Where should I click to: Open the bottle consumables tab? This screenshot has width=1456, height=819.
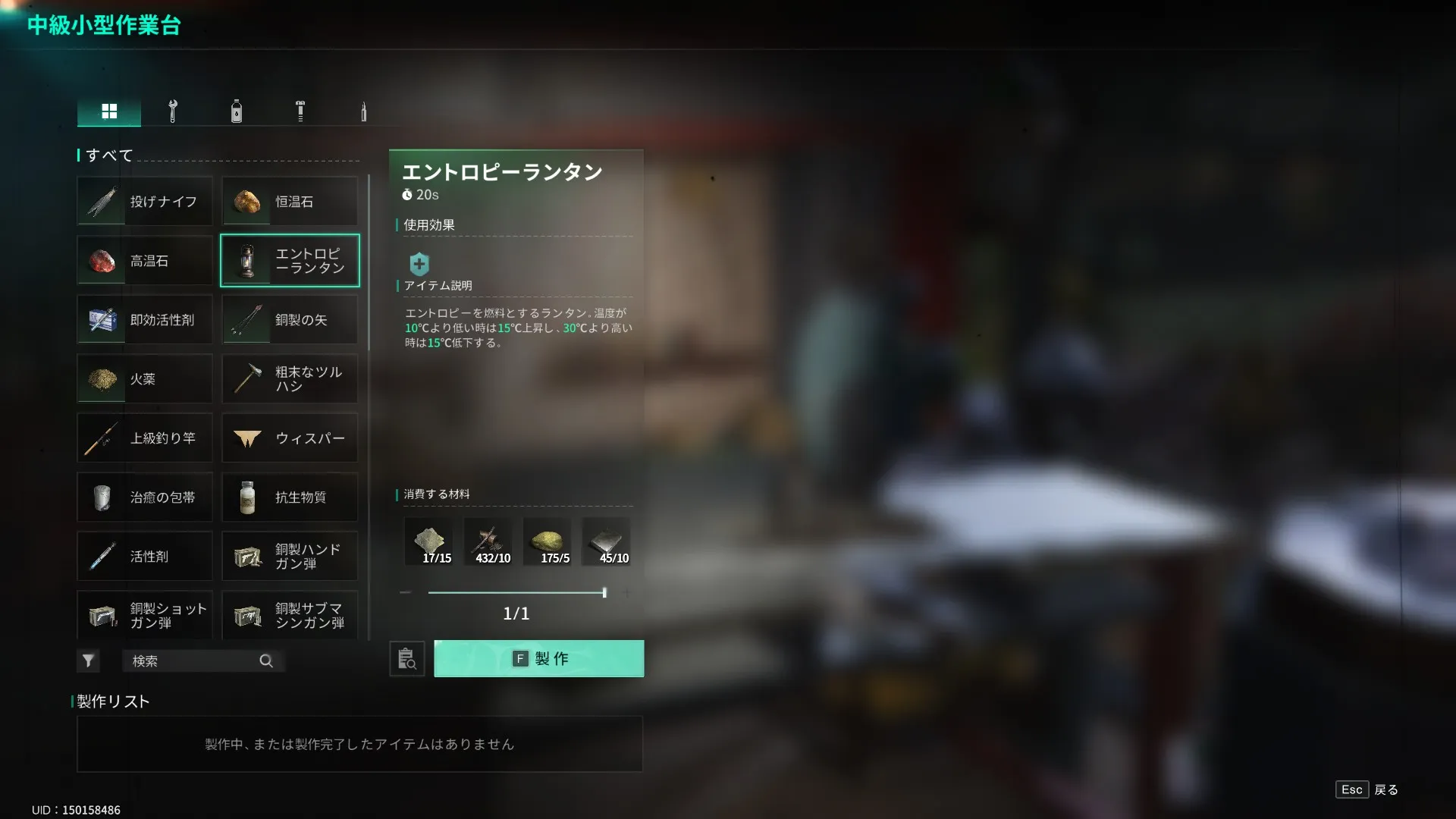237,111
